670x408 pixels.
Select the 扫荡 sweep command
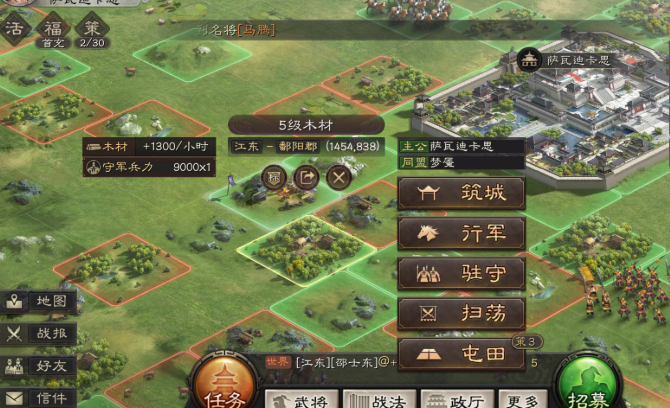[x=461, y=314]
